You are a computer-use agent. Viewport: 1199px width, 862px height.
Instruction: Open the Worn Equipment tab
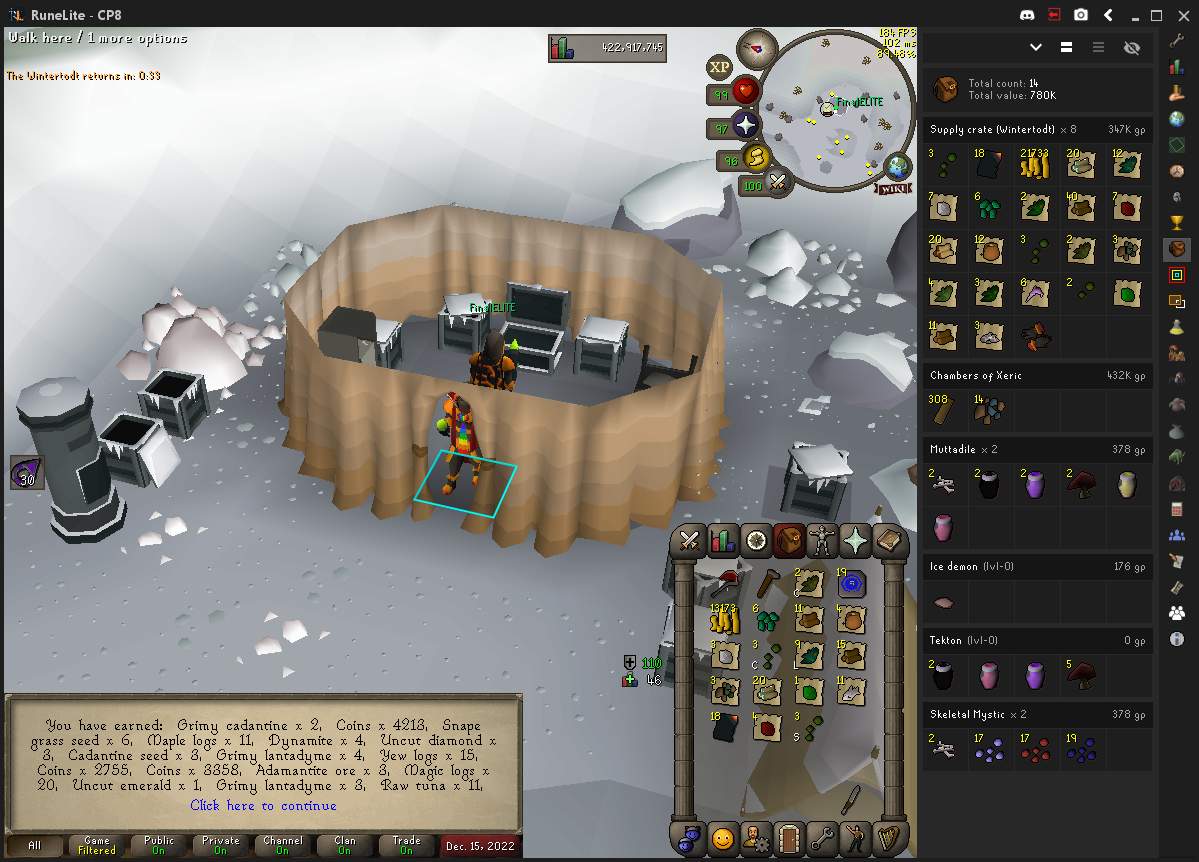(x=823, y=541)
